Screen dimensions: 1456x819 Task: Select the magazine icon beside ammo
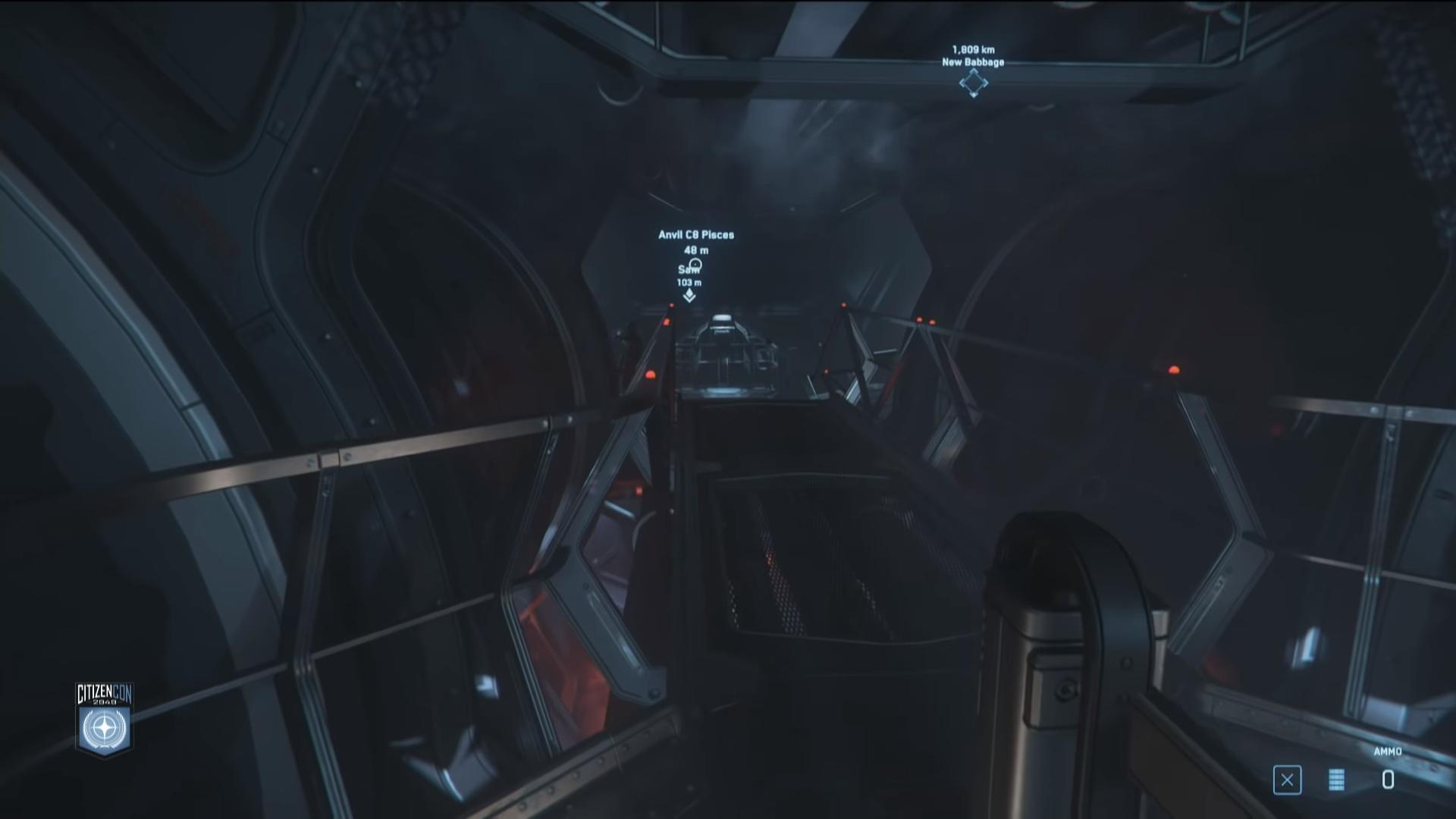coord(1336,780)
